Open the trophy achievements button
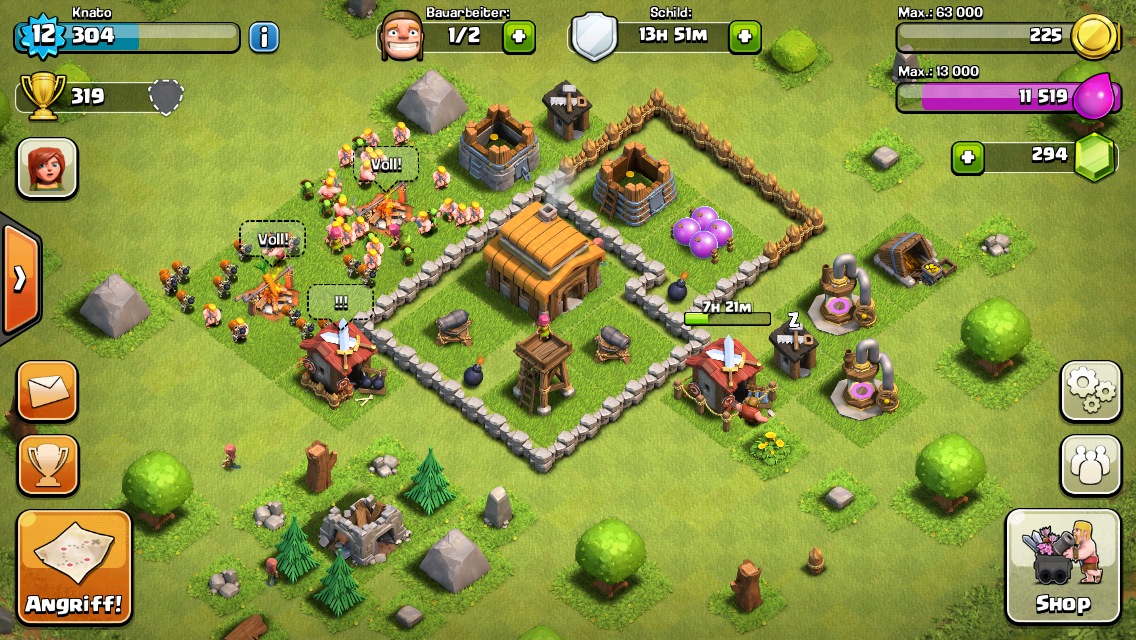 pyautogui.click(x=47, y=464)
